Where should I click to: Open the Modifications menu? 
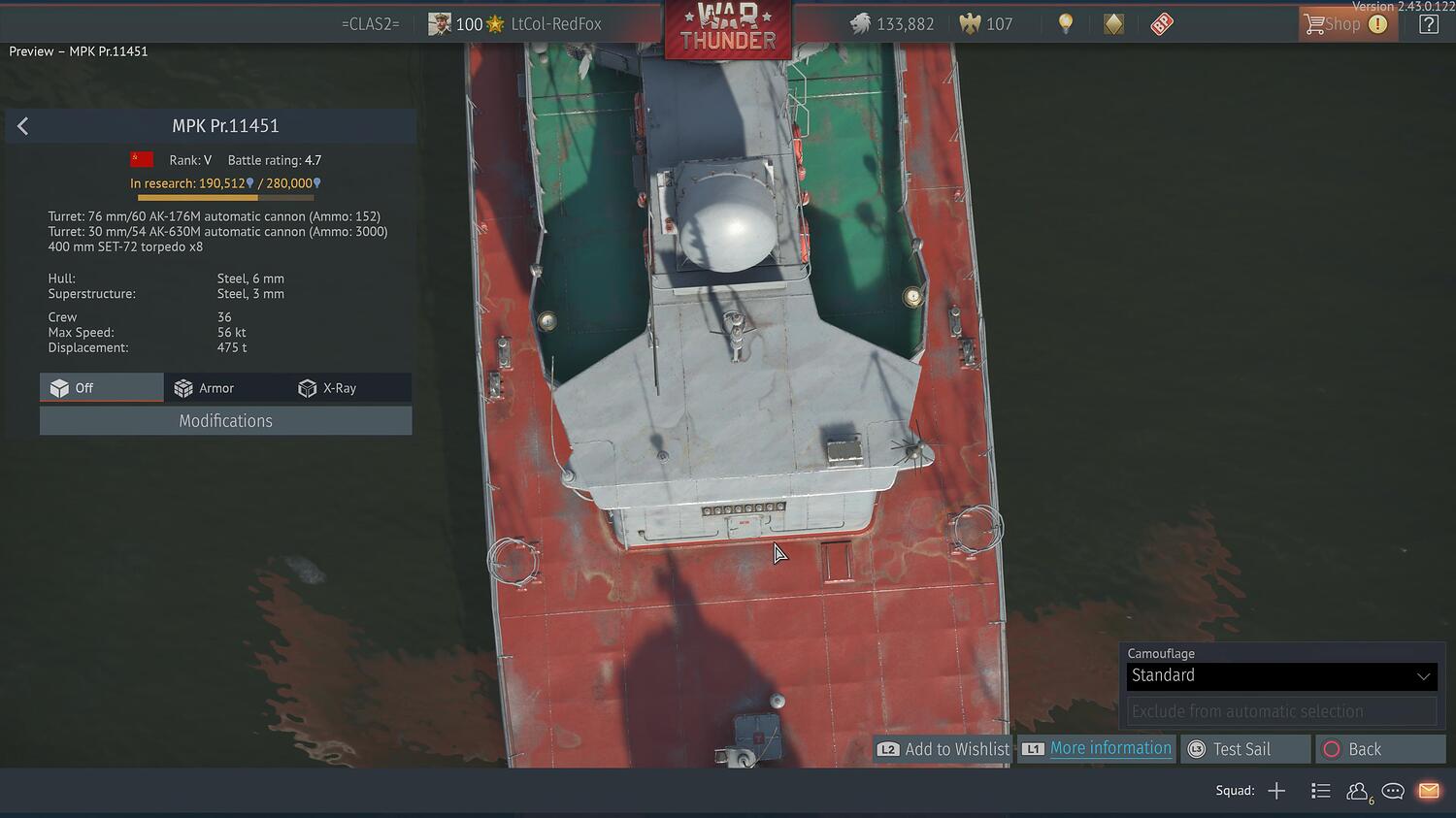(x=225, y=420)
